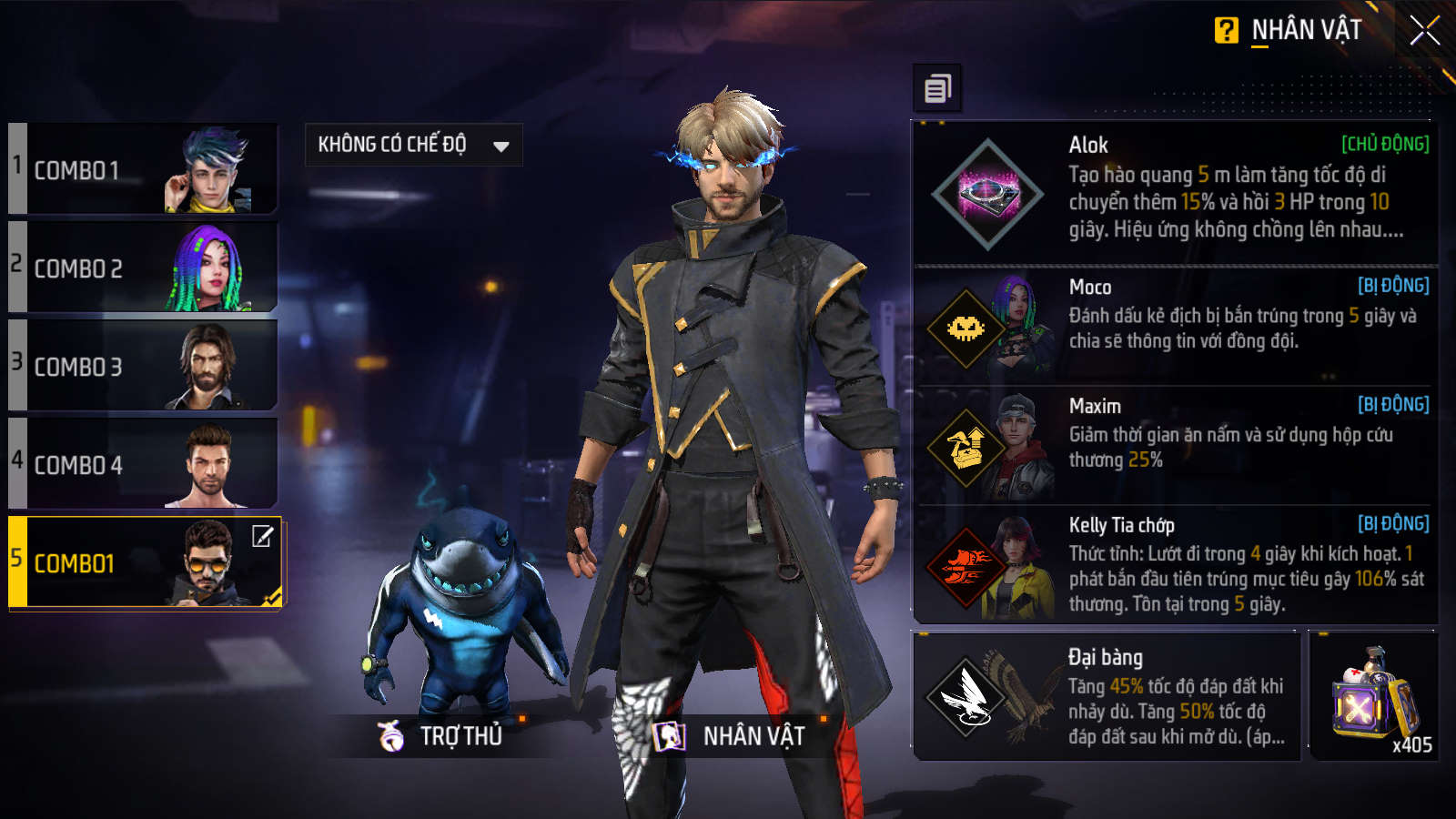This screenshot has width=1456, height=819.
Task: Open the help question mark icon
Action: pos(1226,31)
